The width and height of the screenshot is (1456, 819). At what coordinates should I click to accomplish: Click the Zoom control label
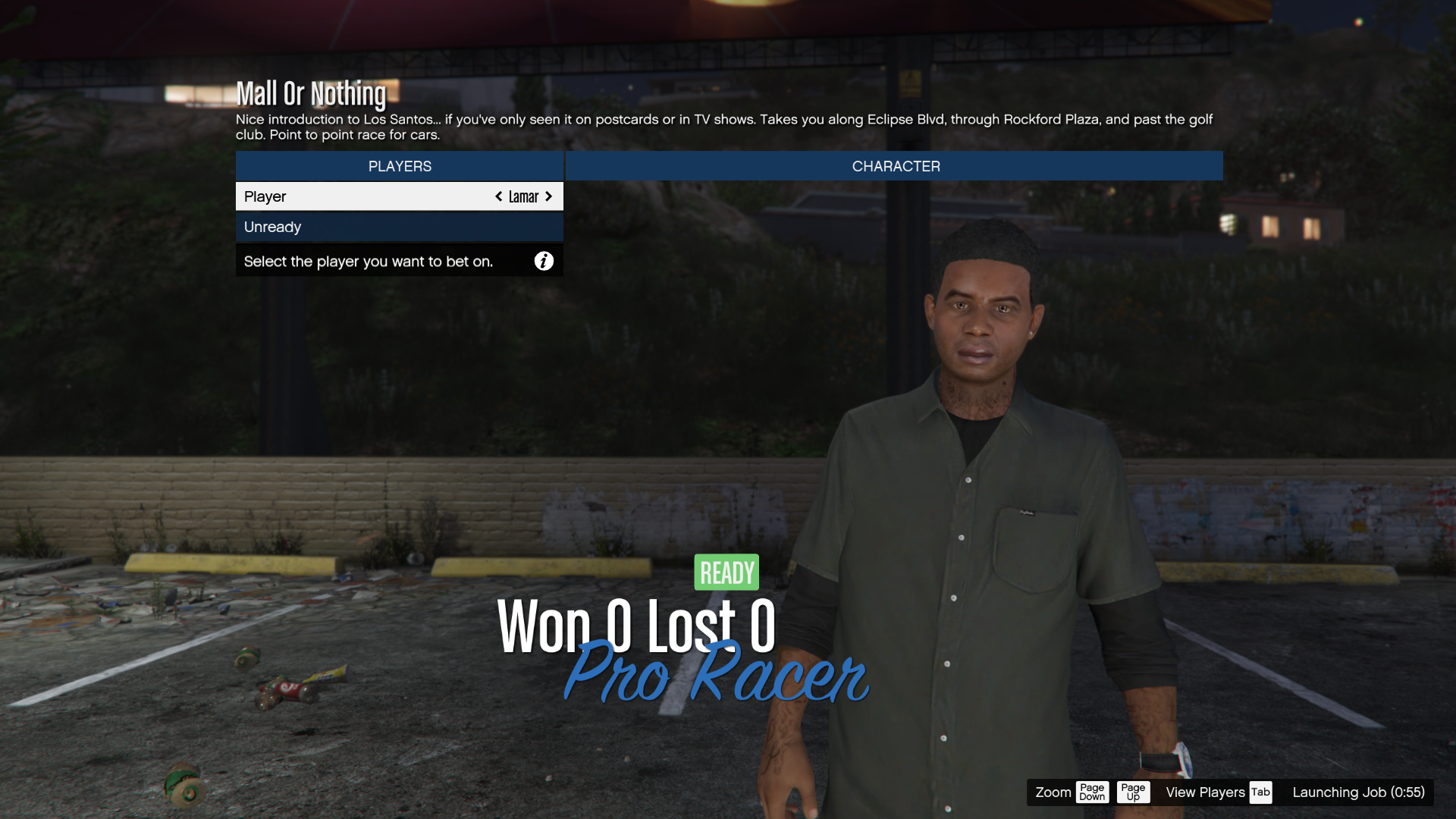pos(1053,792)
